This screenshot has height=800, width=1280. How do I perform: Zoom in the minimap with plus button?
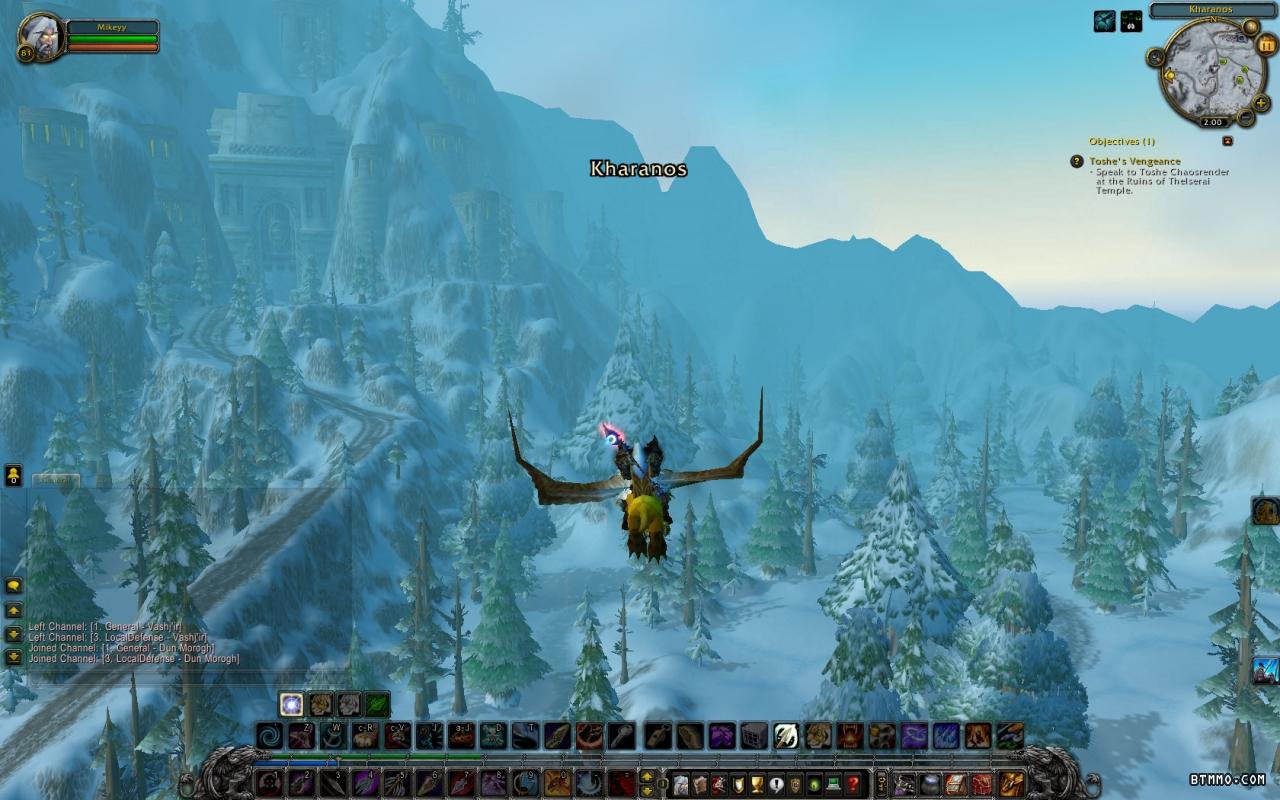[x=1260, y=102]
